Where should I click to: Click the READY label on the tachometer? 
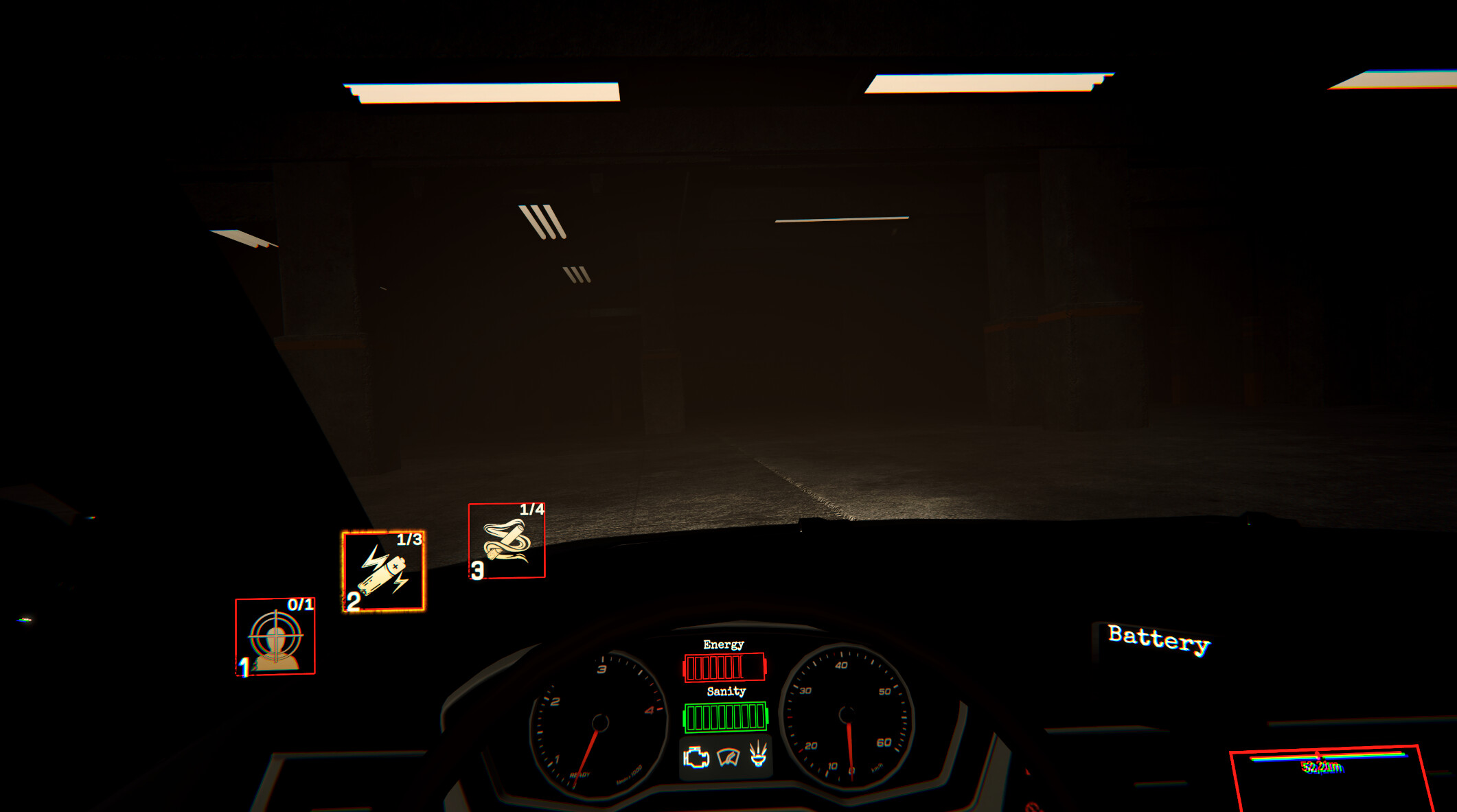(x=580, y=774)
